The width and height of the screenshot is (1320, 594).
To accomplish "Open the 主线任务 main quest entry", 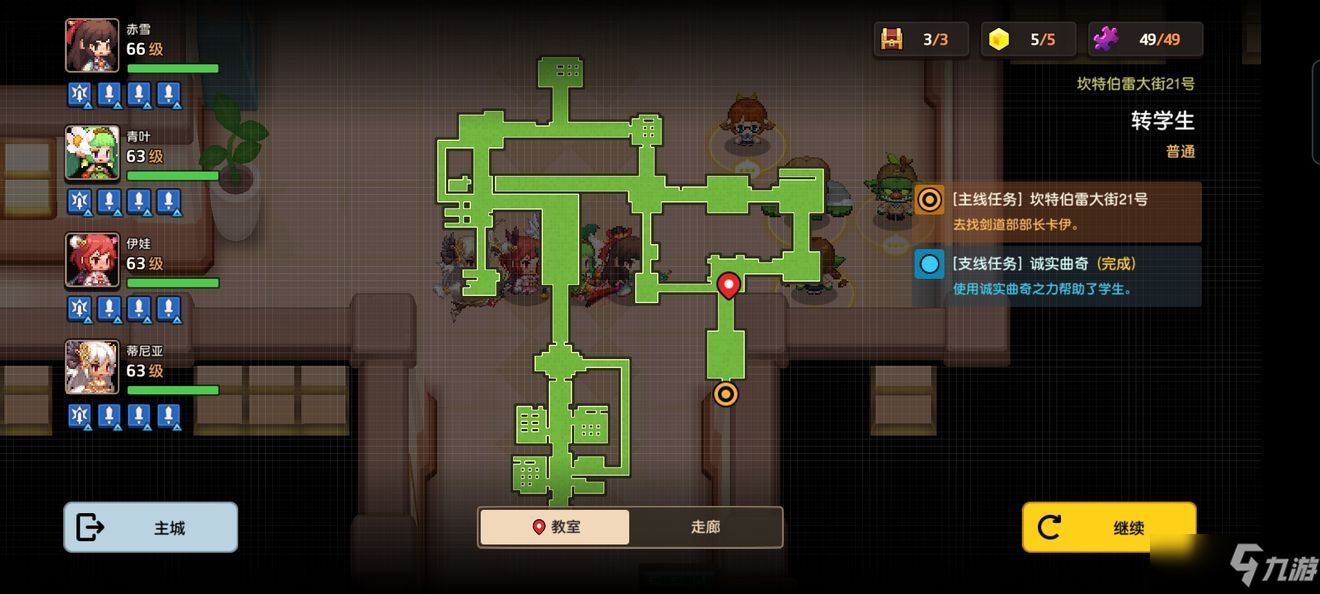I will pyautogui.click(x=1057, y=211).
